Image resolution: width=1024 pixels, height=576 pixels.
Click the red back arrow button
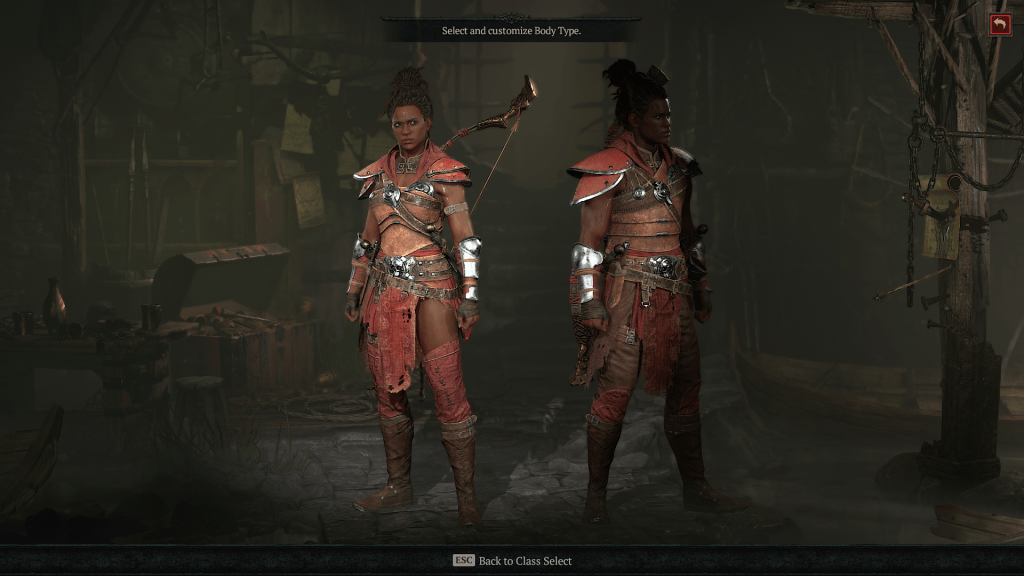point(1000,25)
